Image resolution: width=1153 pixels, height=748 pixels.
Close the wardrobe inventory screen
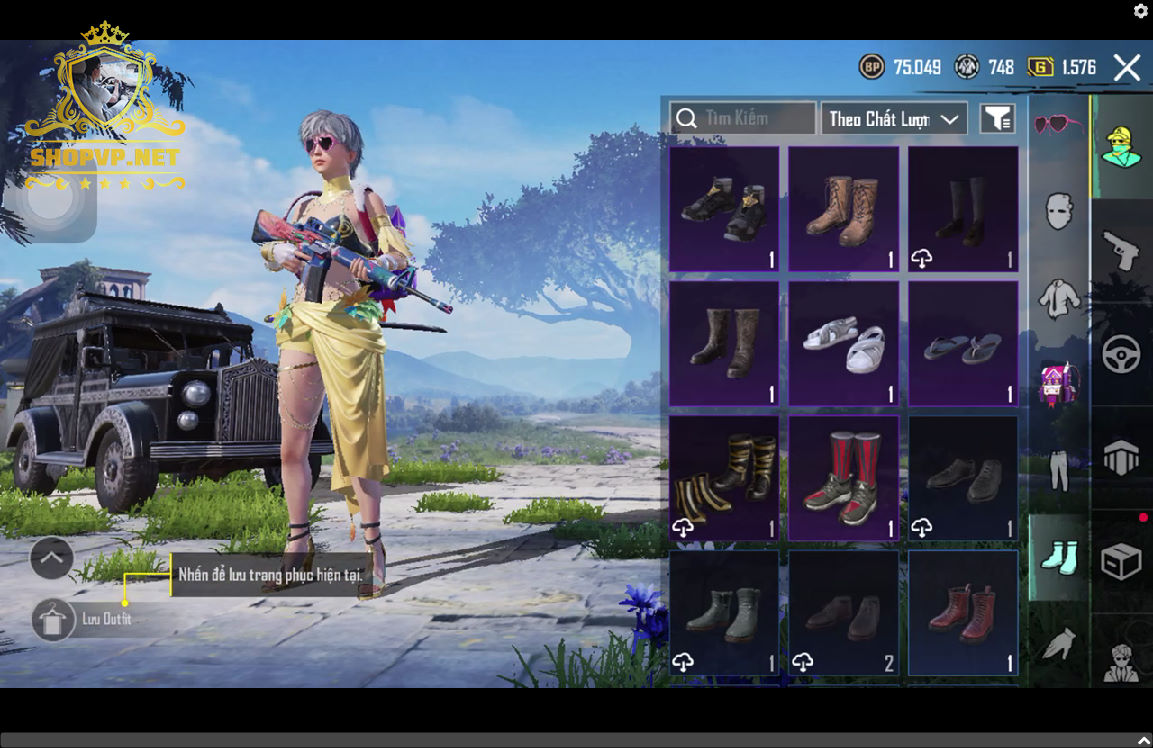(x=1127, y=68)
